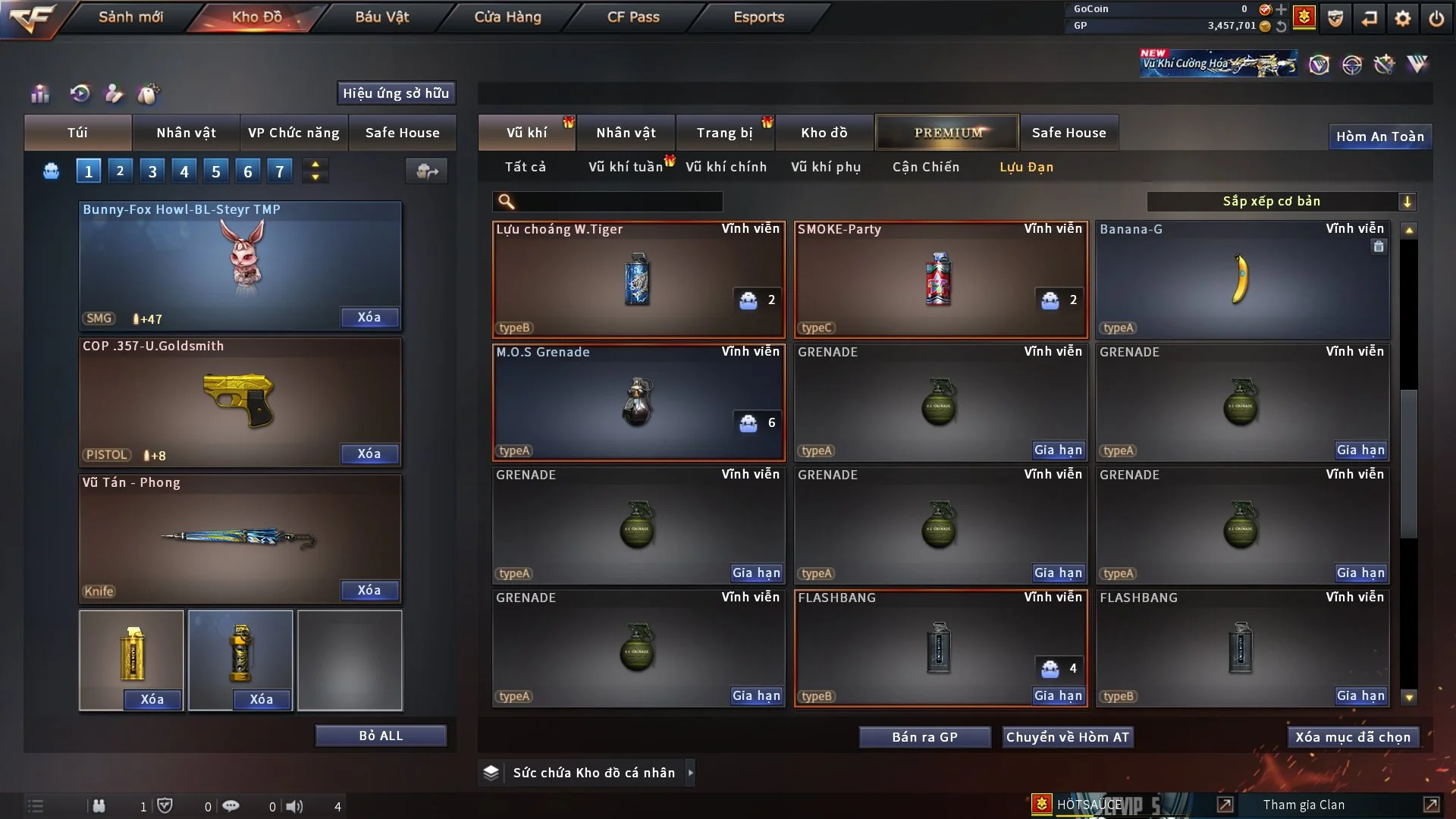Click Bỏ ALL to unequip everything
Viewport: 1456px width, 819px height.
381,736
